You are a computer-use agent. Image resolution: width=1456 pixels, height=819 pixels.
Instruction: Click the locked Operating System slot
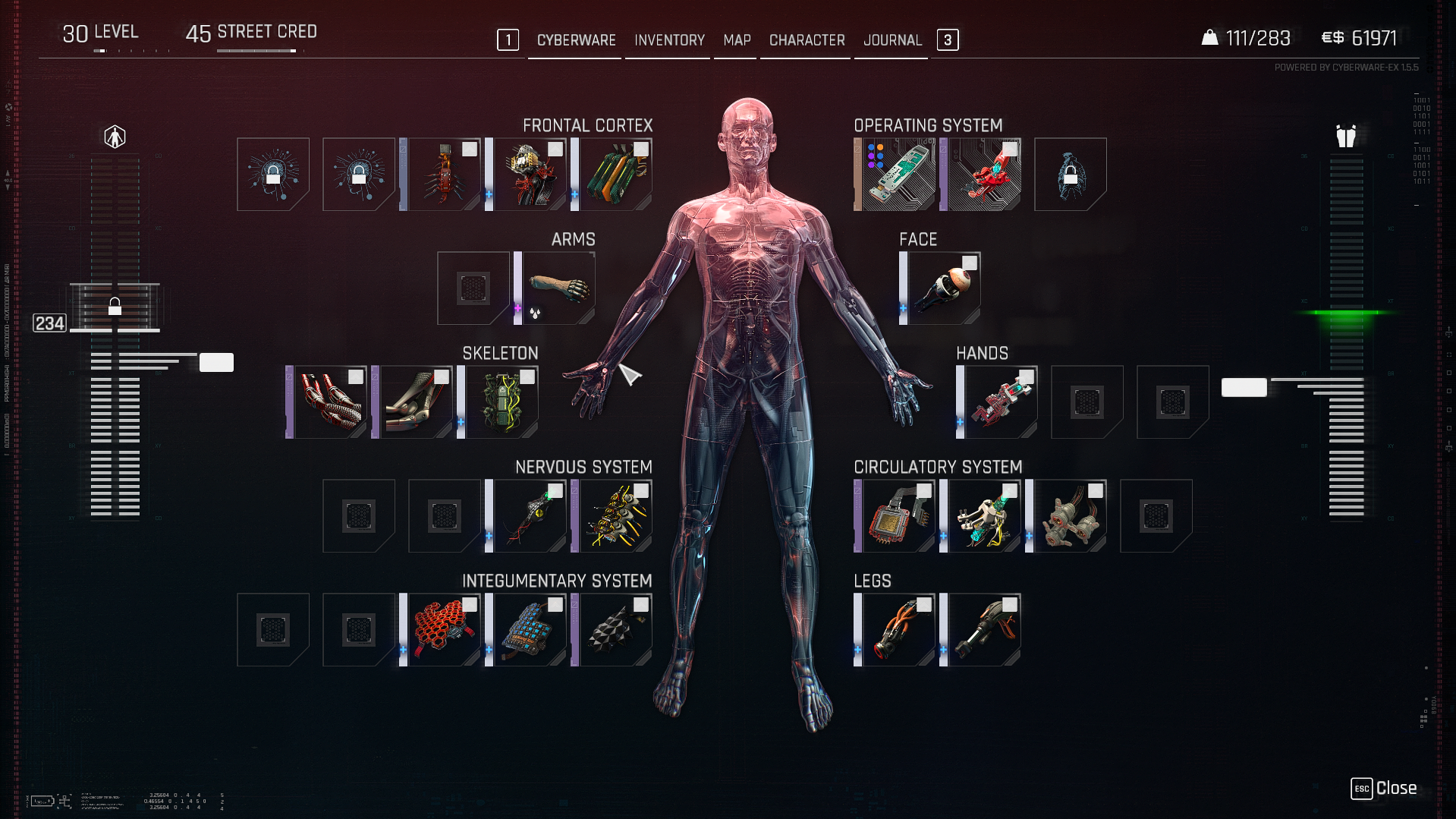[1070, 175]
